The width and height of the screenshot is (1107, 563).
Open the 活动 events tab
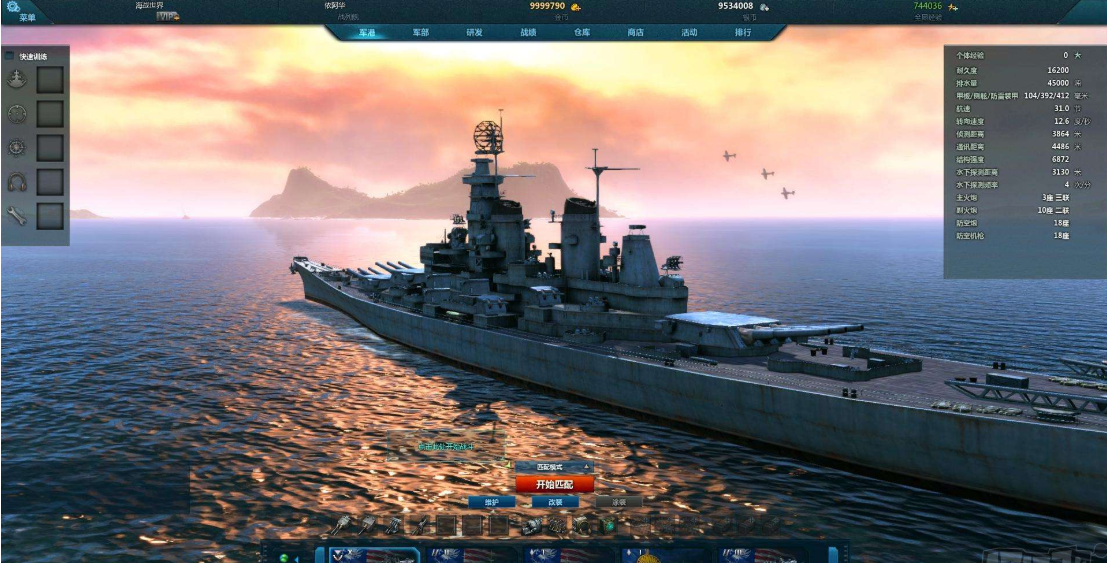689,32
